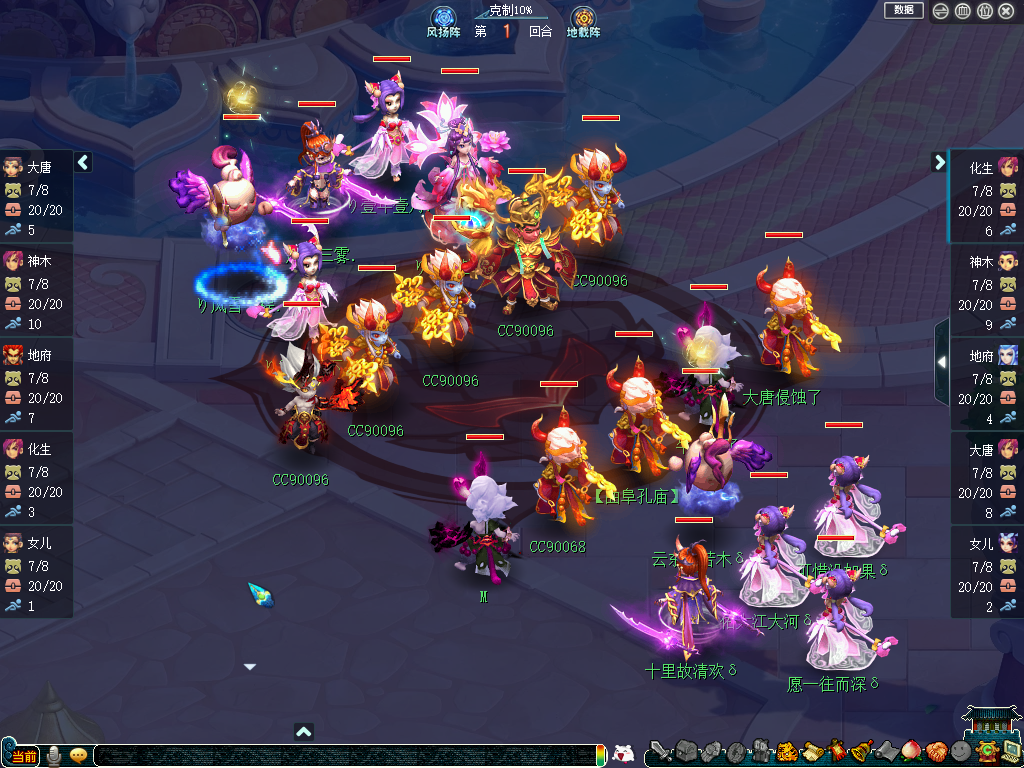This screenshot has width=1024, height=768.
Task: Collapse the right team panel arrow
Action: pos(939,162)
